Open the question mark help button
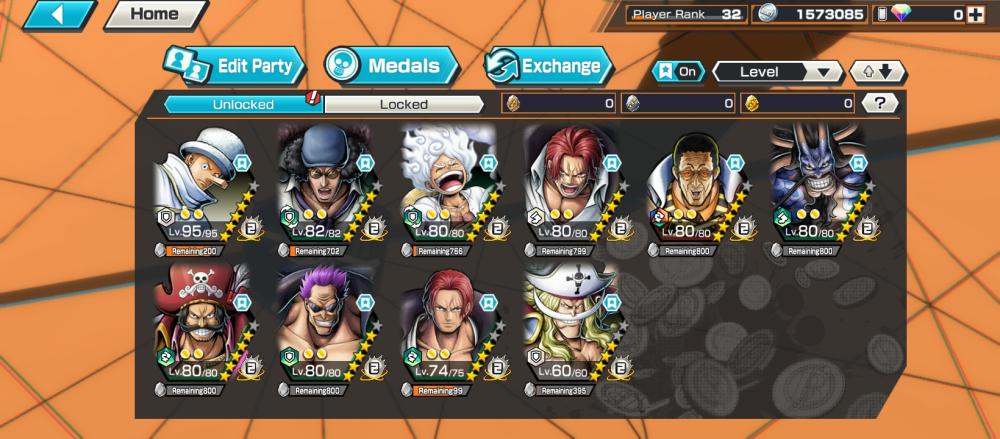Image resolution: width=1000 pixels, height=439 pixels. click(879, 103)
